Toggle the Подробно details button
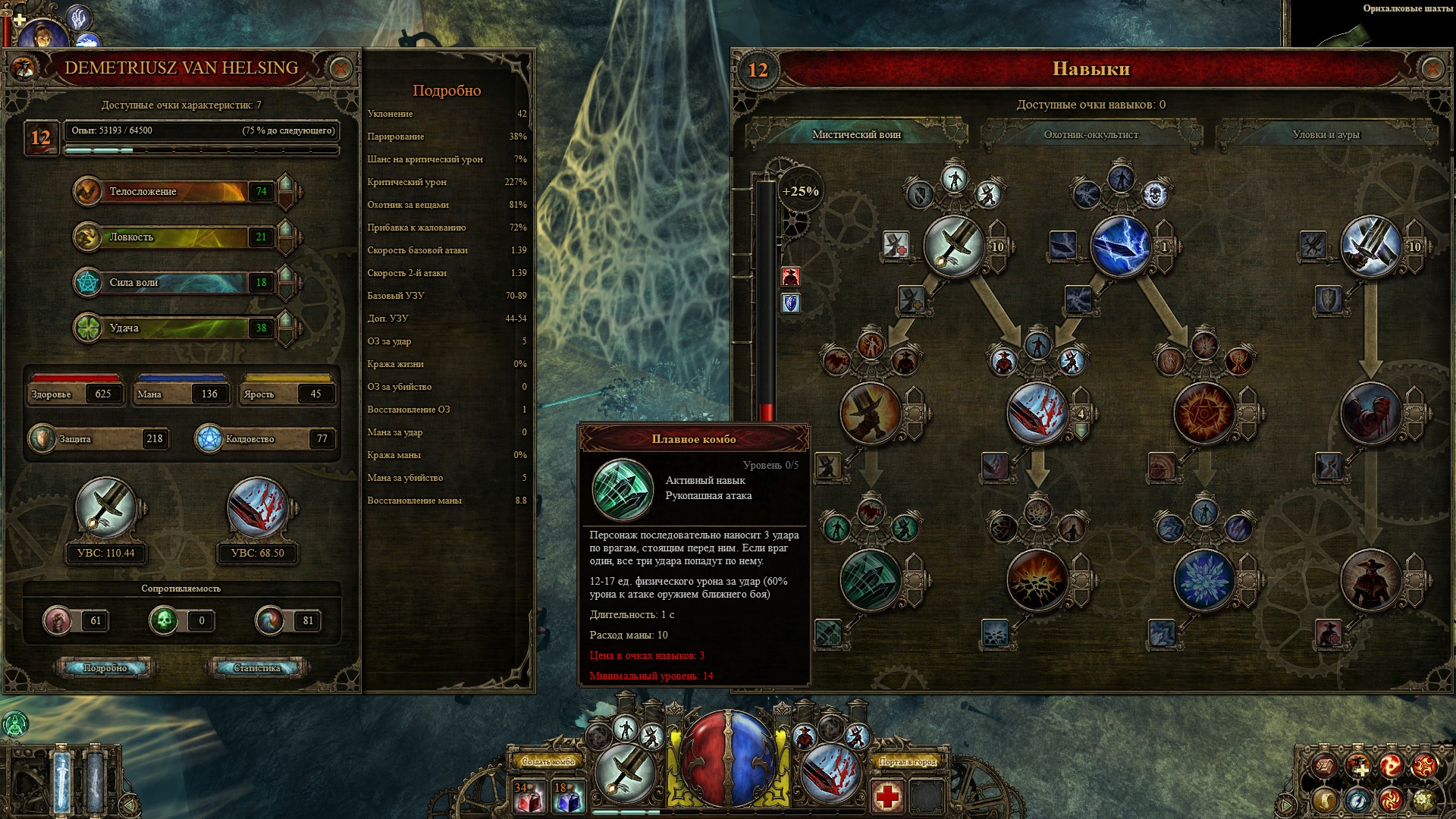The width and height of the screenshot is (1456, 819). click(x=105, y=668)
